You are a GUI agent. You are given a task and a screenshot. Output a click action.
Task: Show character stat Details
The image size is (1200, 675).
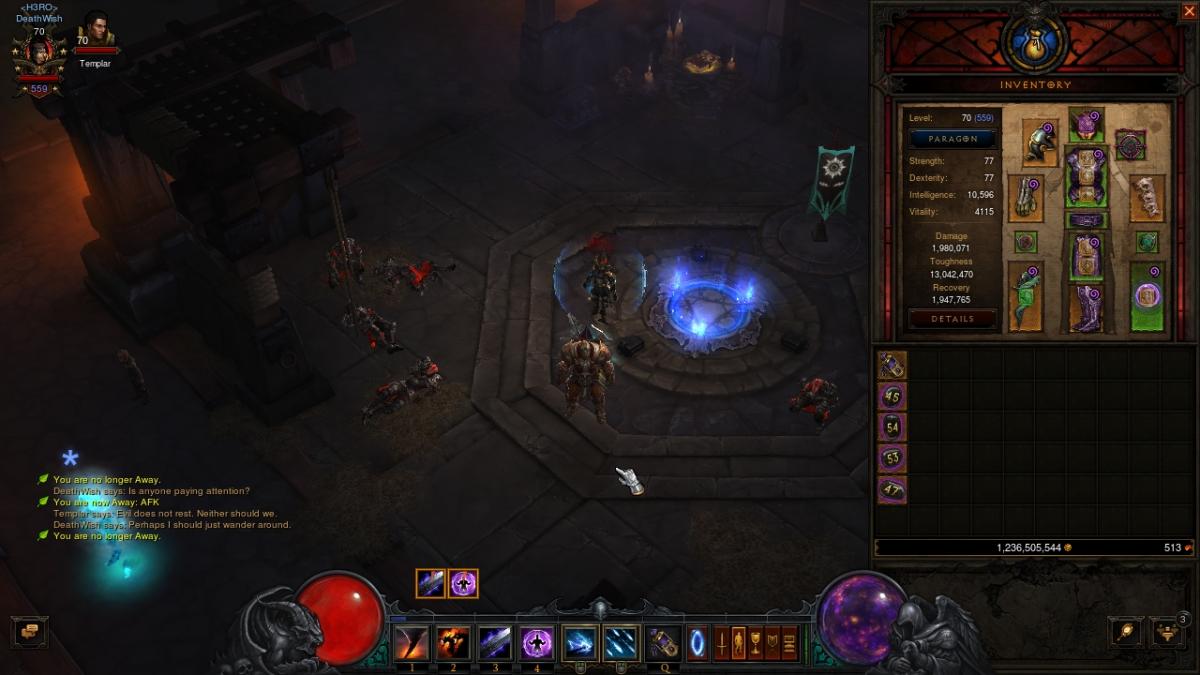pyautogui.click(x=952, y=319)
